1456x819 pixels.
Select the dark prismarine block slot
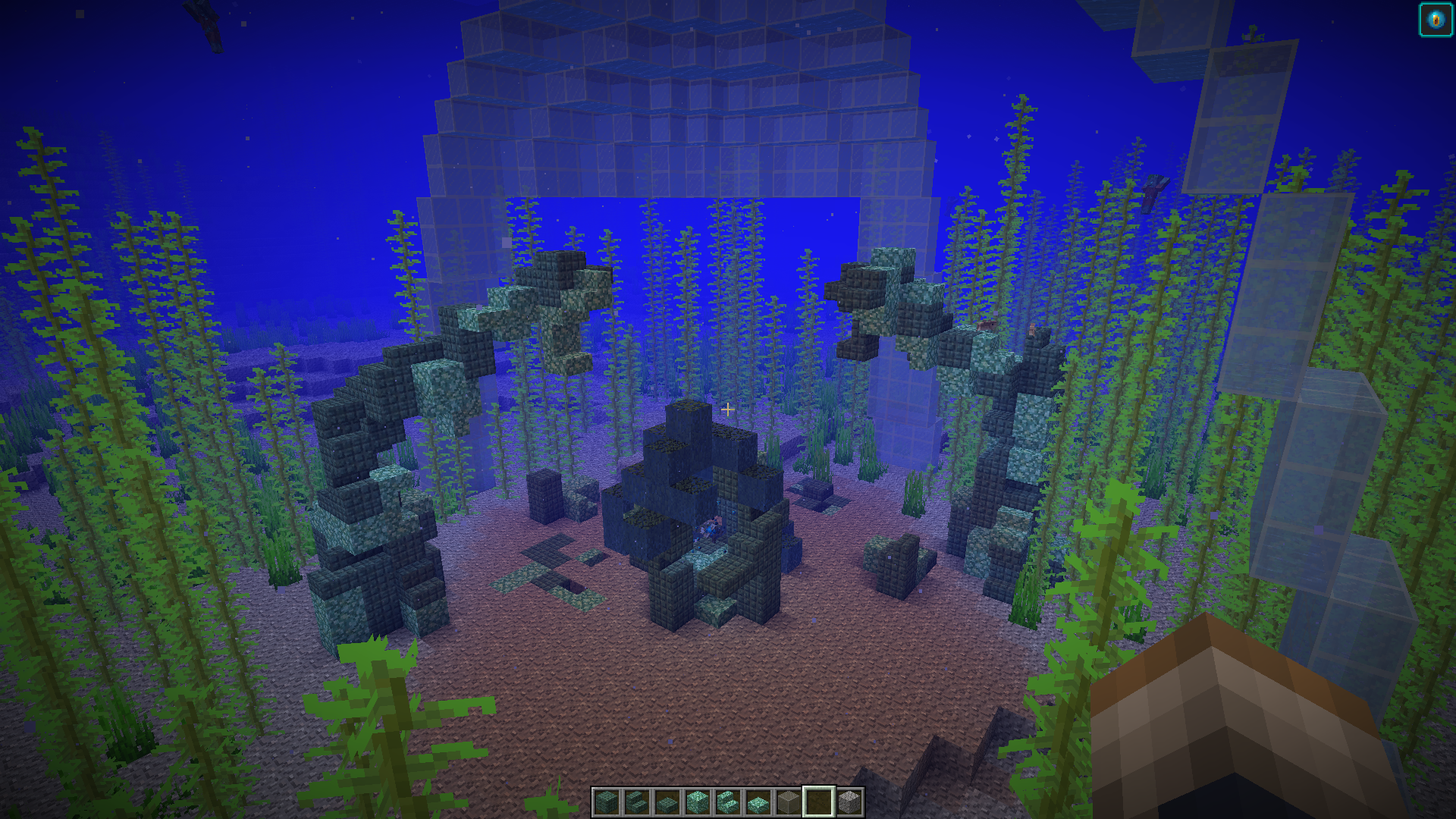click(x=607, y=802)
